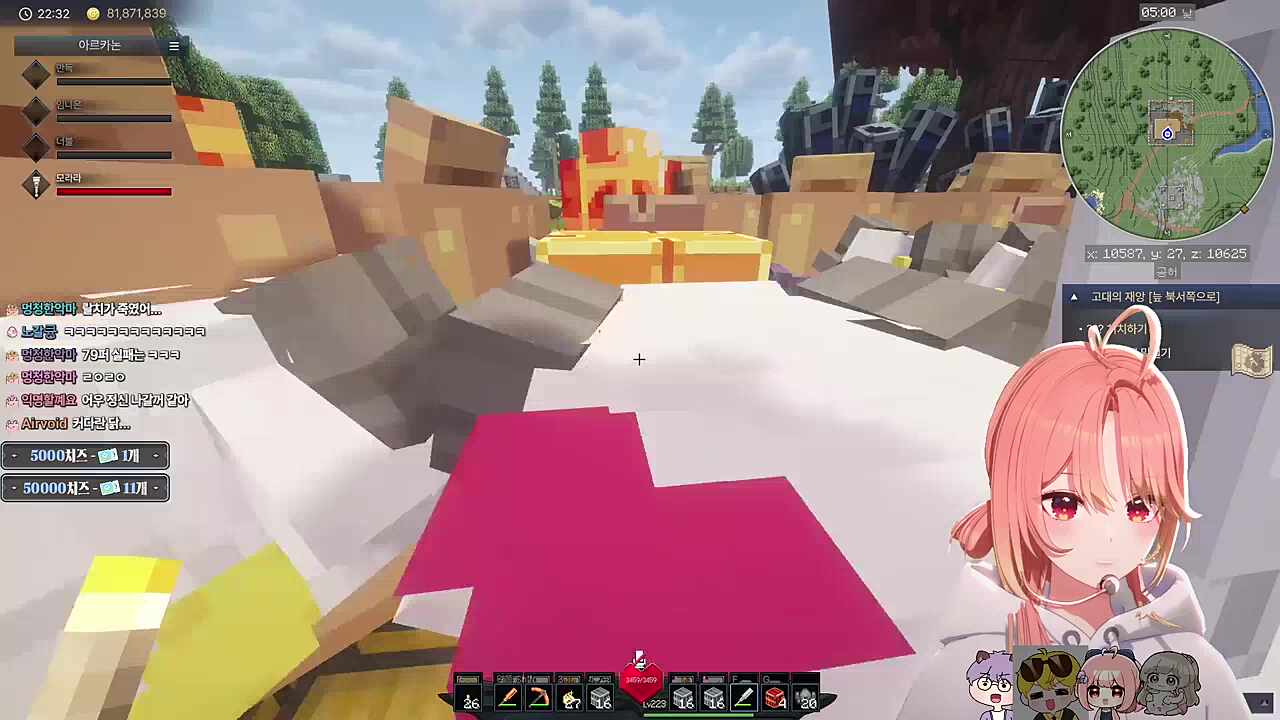Choose the red TNT block slot
The image size is (1280, 720).
pos(775,697)
